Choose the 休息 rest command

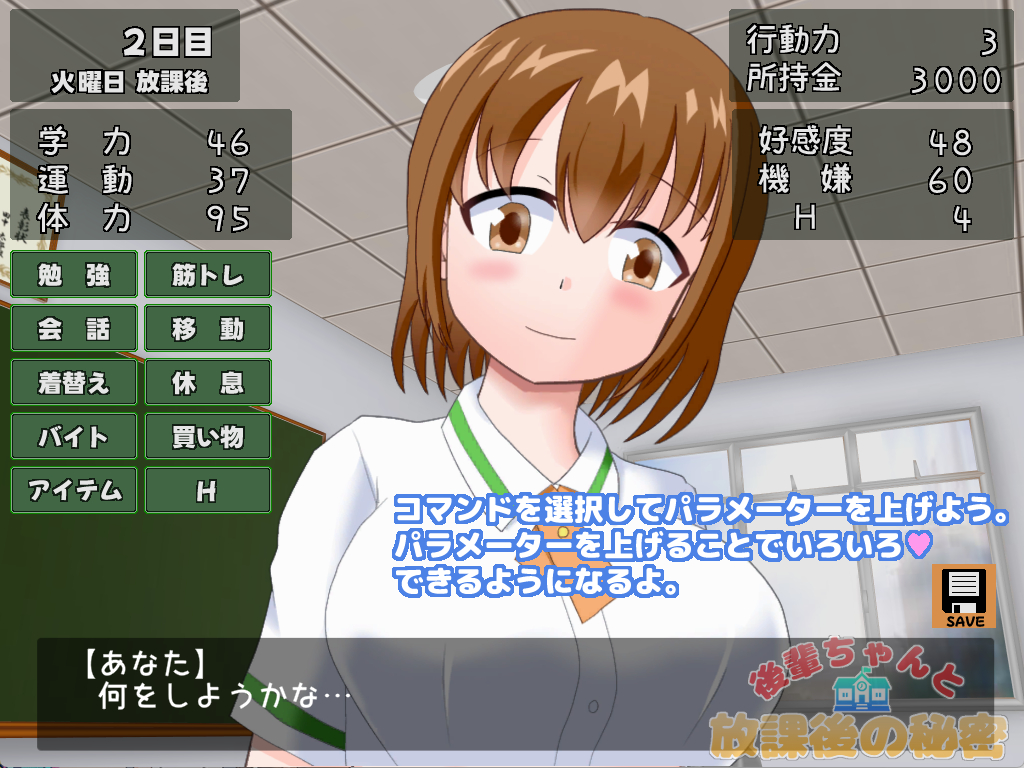(208, 383)
